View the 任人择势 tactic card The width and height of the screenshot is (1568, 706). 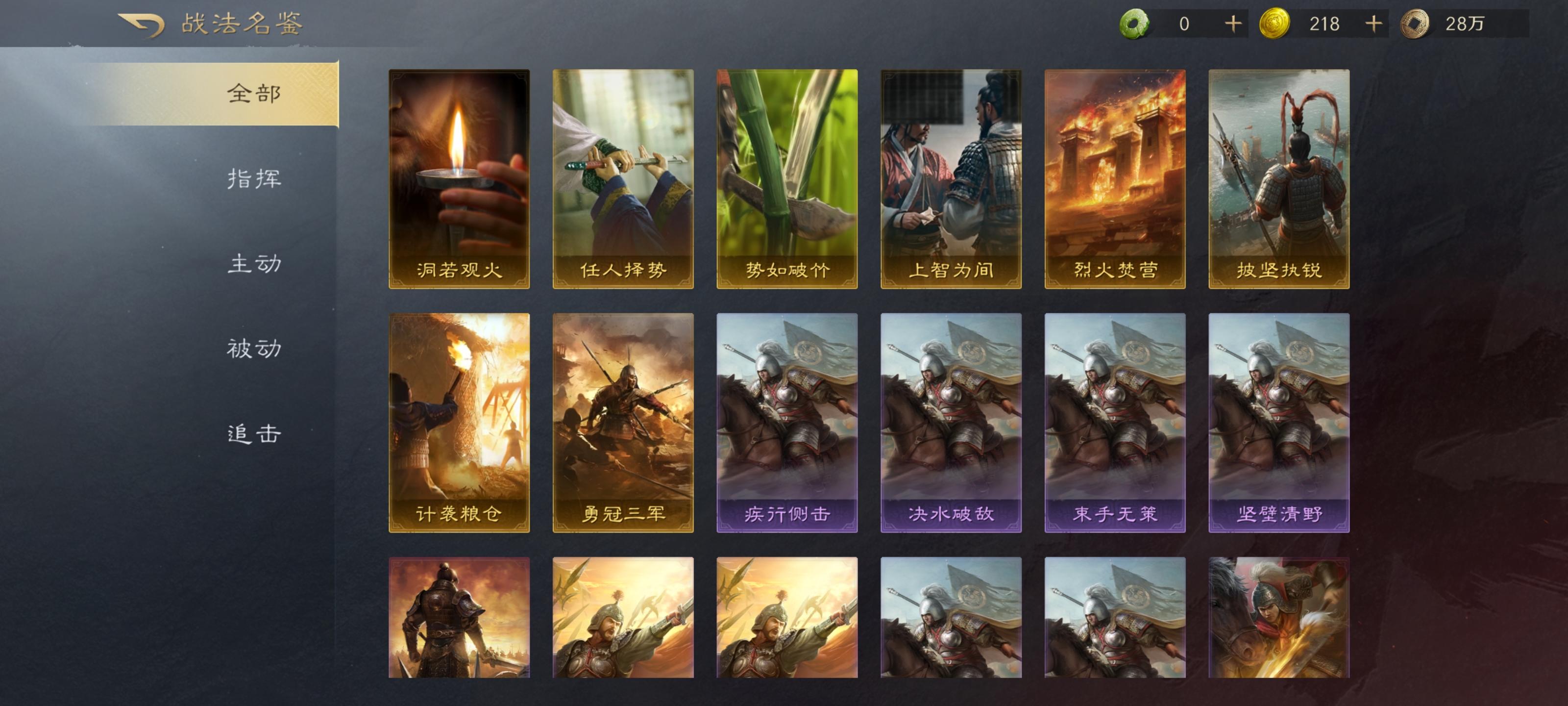(x=623, y=183)
